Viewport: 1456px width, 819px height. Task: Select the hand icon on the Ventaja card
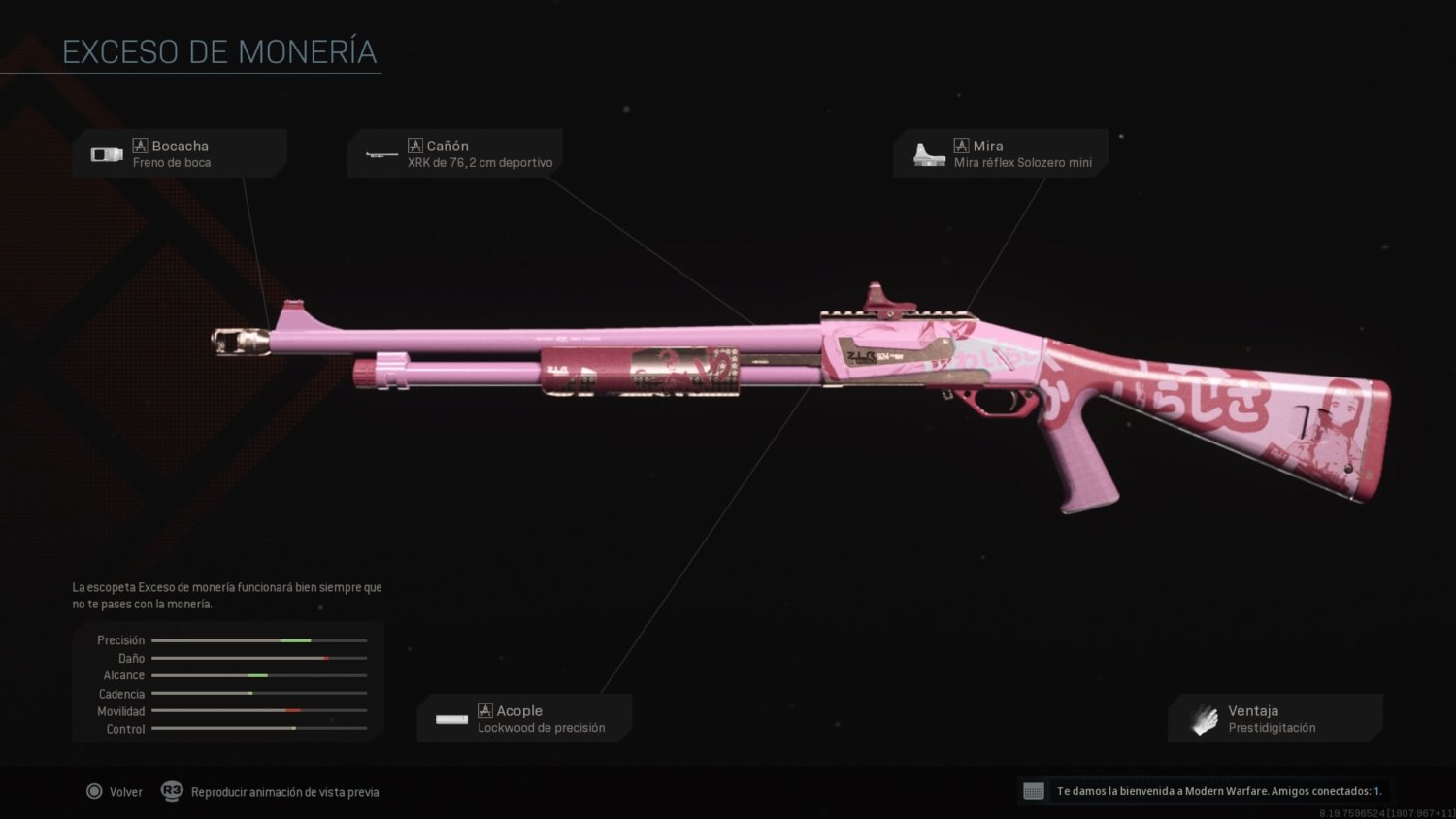[x=1204, y=718]
